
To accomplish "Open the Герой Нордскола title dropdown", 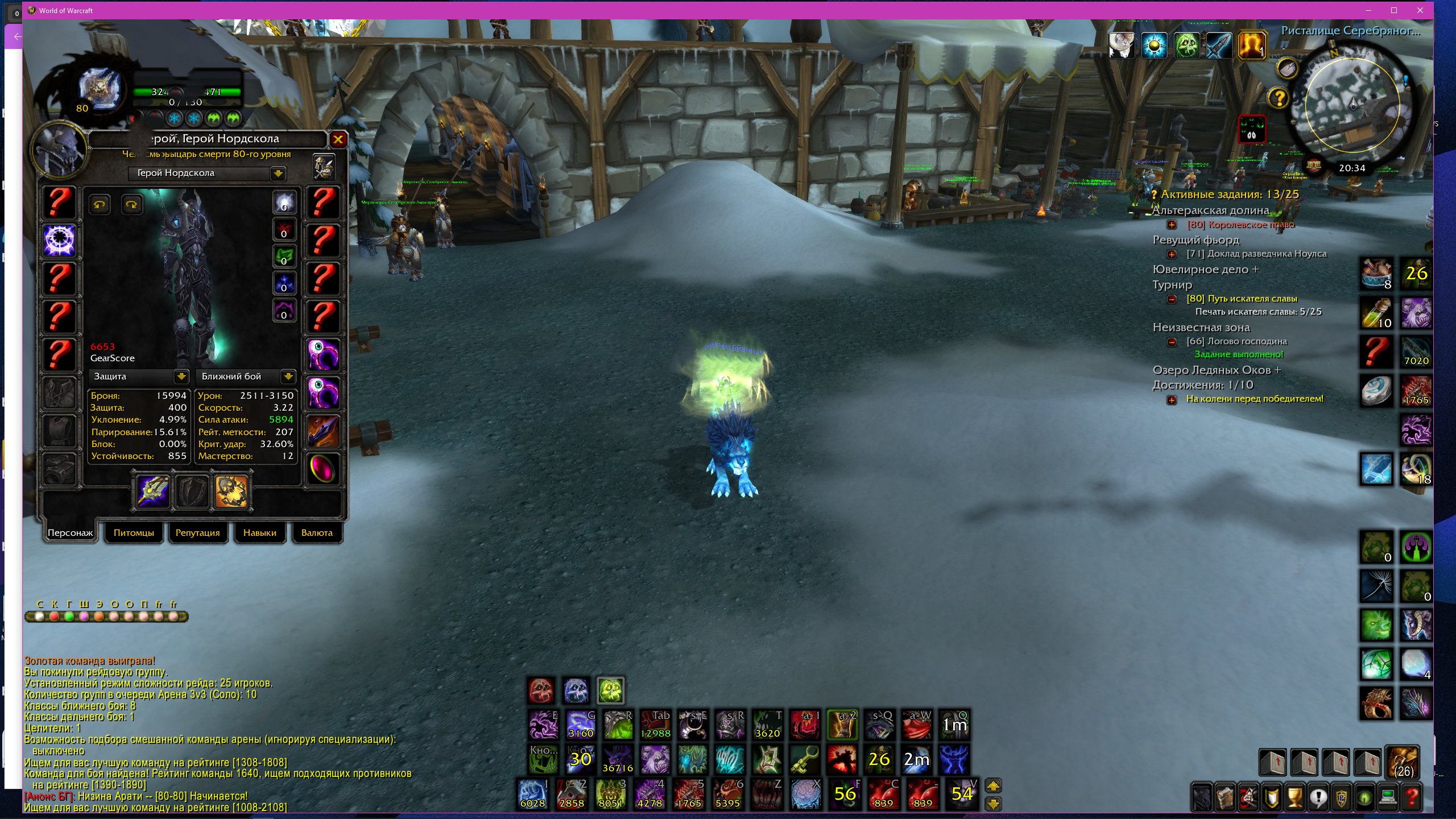I will point(278,173).
